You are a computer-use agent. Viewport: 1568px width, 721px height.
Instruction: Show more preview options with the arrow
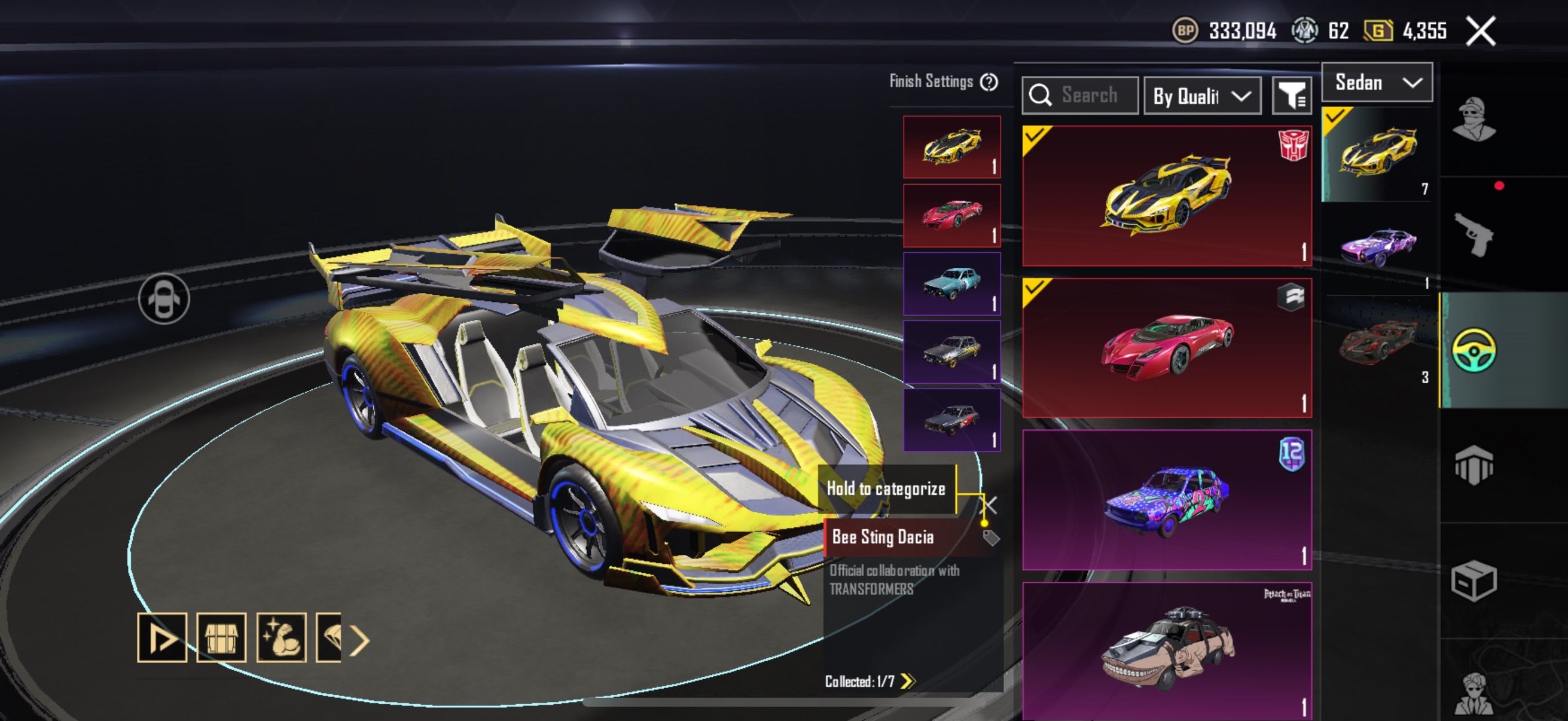point(360,640)
